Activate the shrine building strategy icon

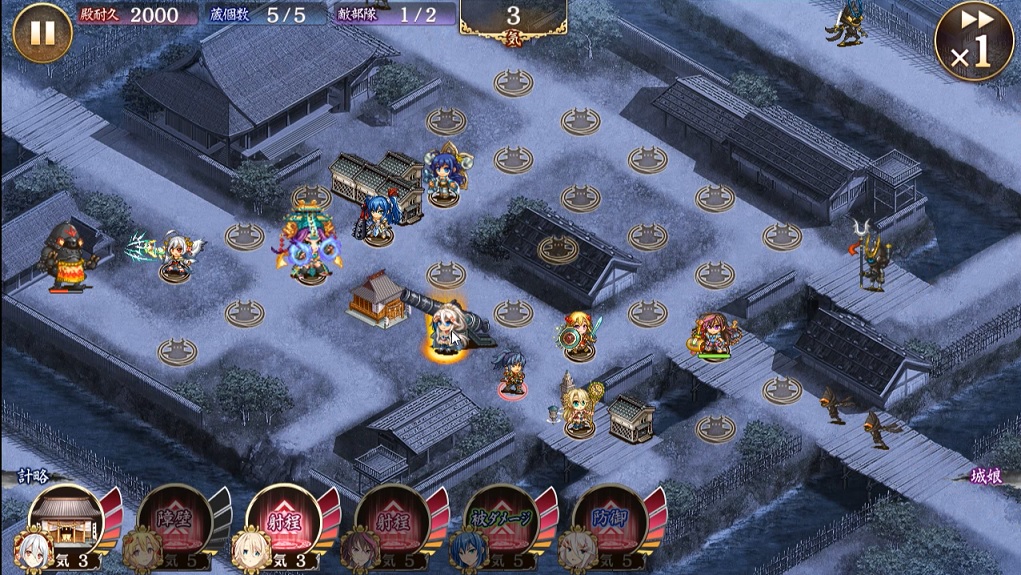[65, 520]
